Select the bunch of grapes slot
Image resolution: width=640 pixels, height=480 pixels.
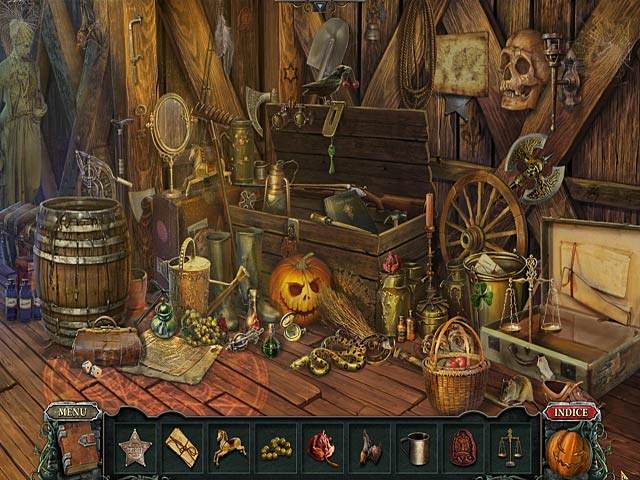coord(275,447)
